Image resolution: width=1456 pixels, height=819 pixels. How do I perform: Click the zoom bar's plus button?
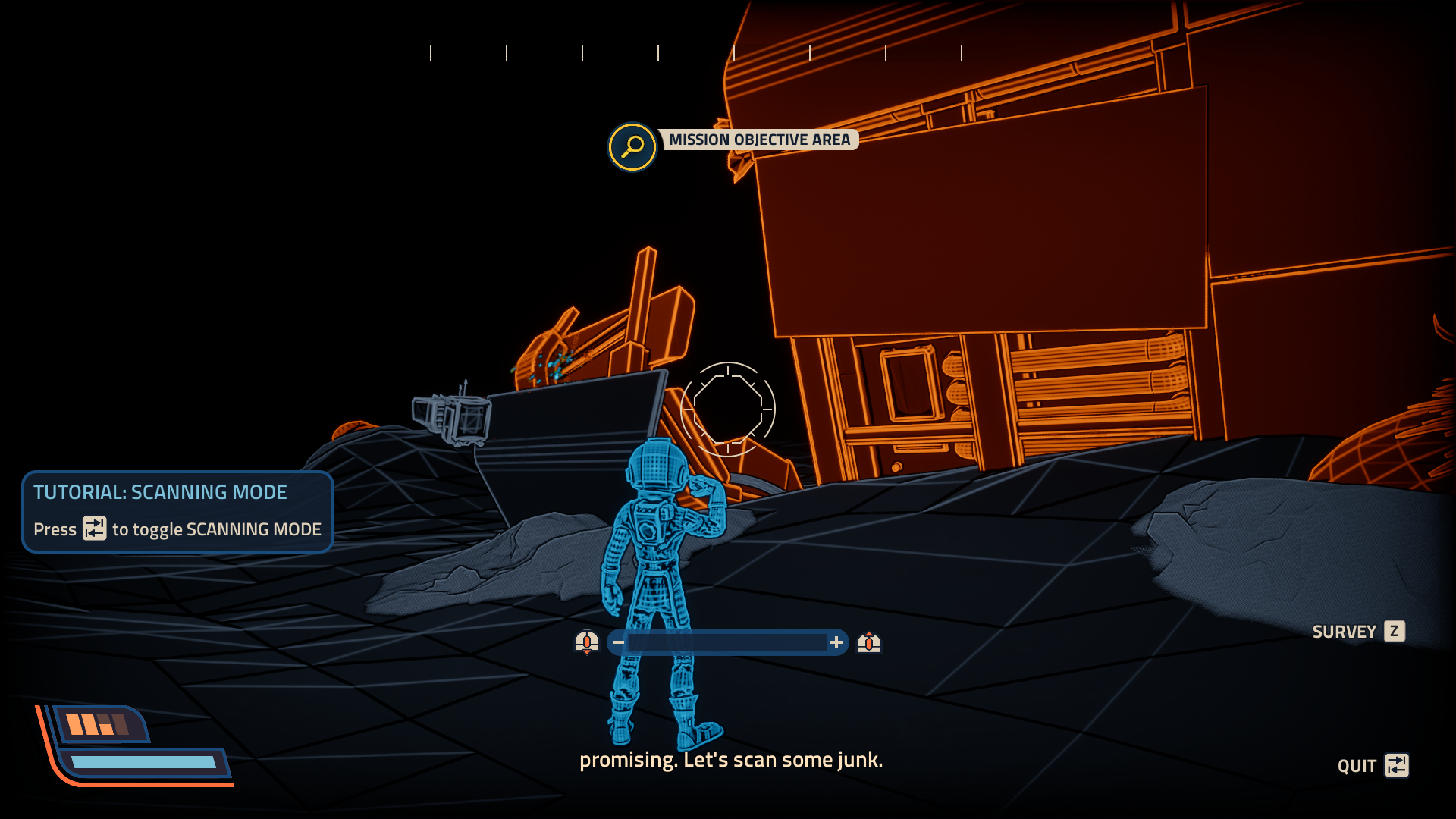pyautogui.click(x=836, y=643)
